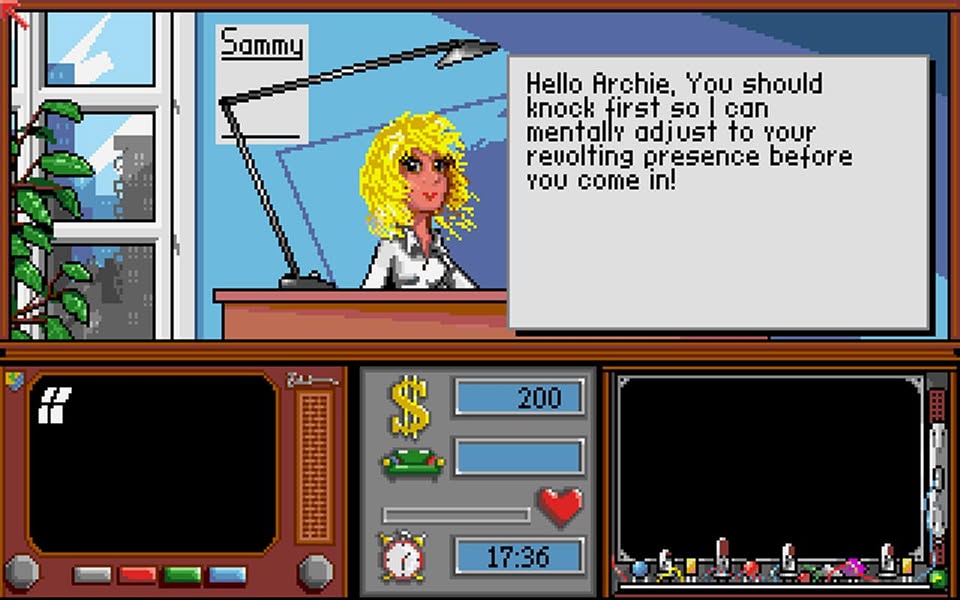The width and height of the screenshot is (960, 600).
Task: Click Sammy's dialogue box to continue
Action: (x=718, y=191)
